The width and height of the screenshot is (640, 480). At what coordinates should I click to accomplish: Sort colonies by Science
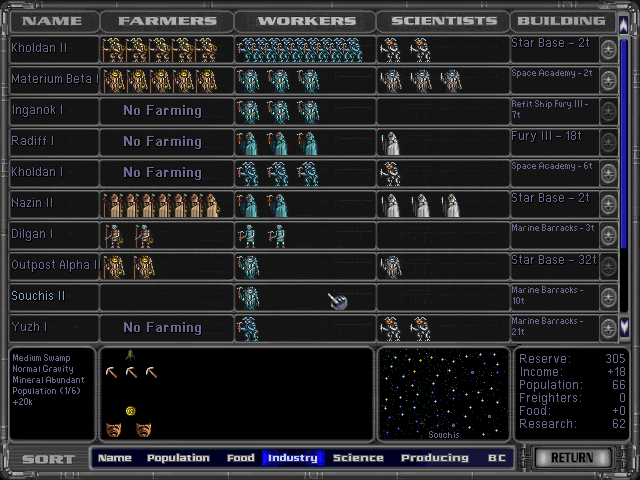point(358,458)
